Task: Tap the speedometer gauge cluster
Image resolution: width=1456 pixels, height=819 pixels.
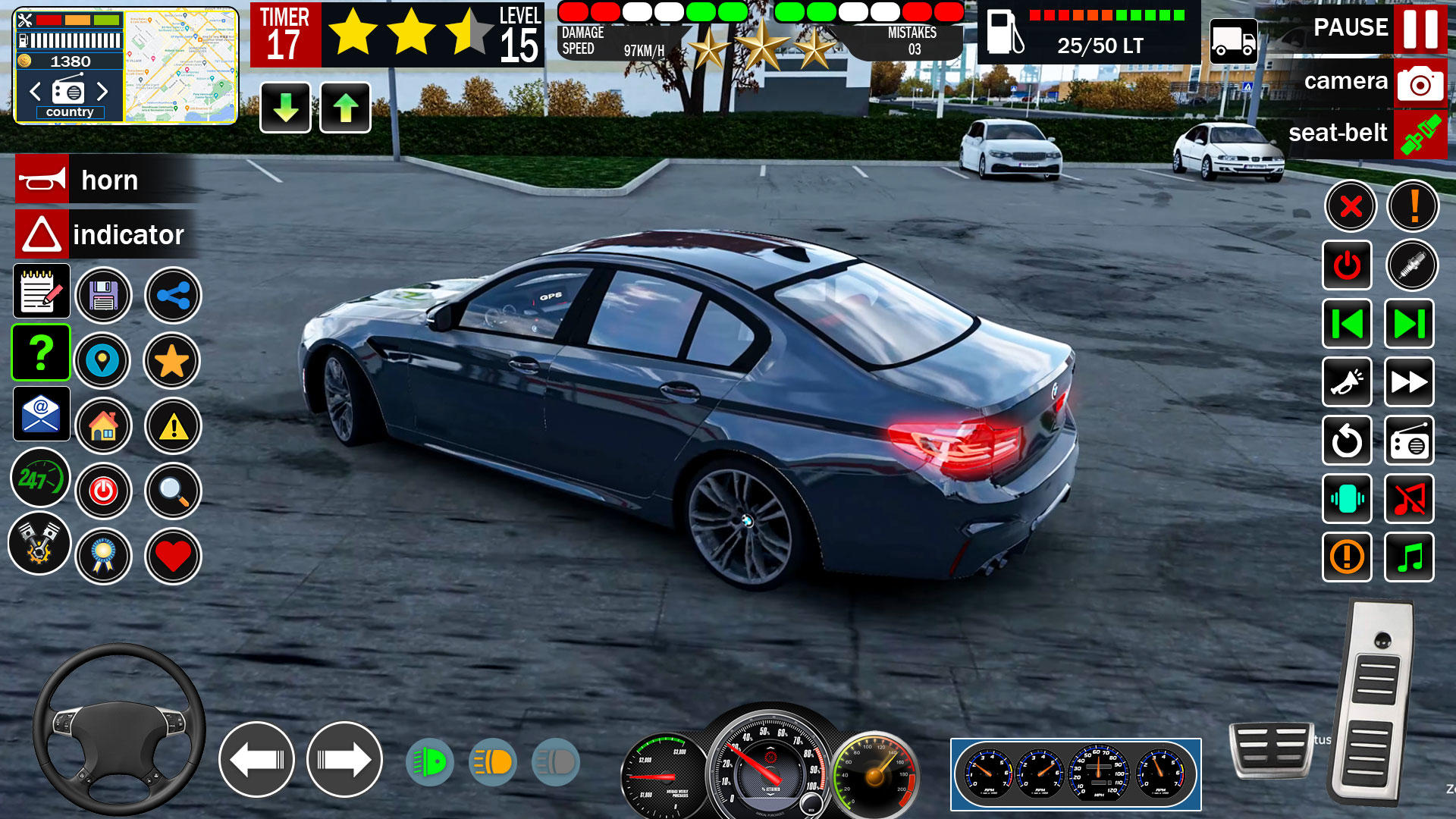Action: tap(1077, 775)
